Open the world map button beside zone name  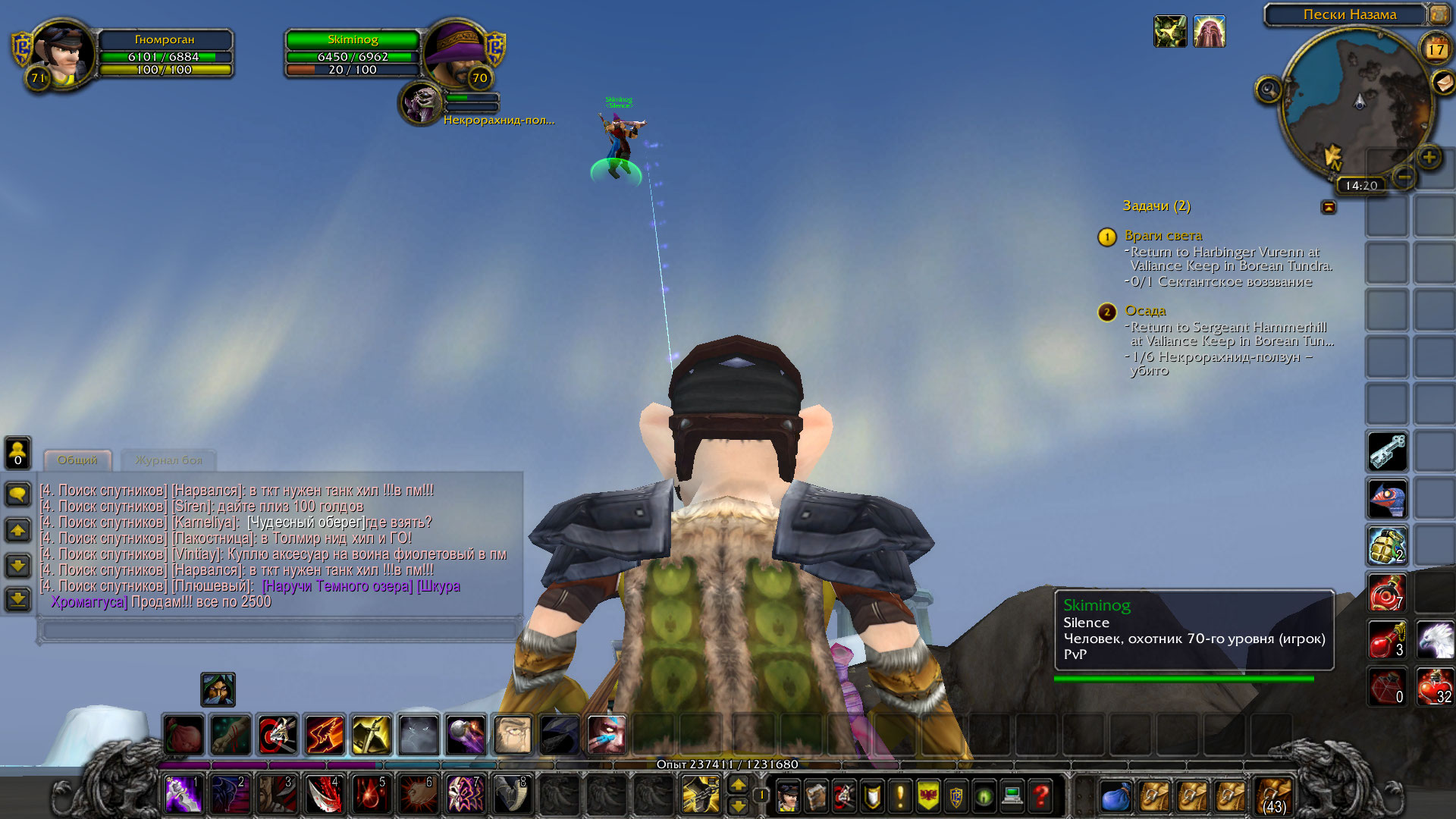click(1439, 14)
